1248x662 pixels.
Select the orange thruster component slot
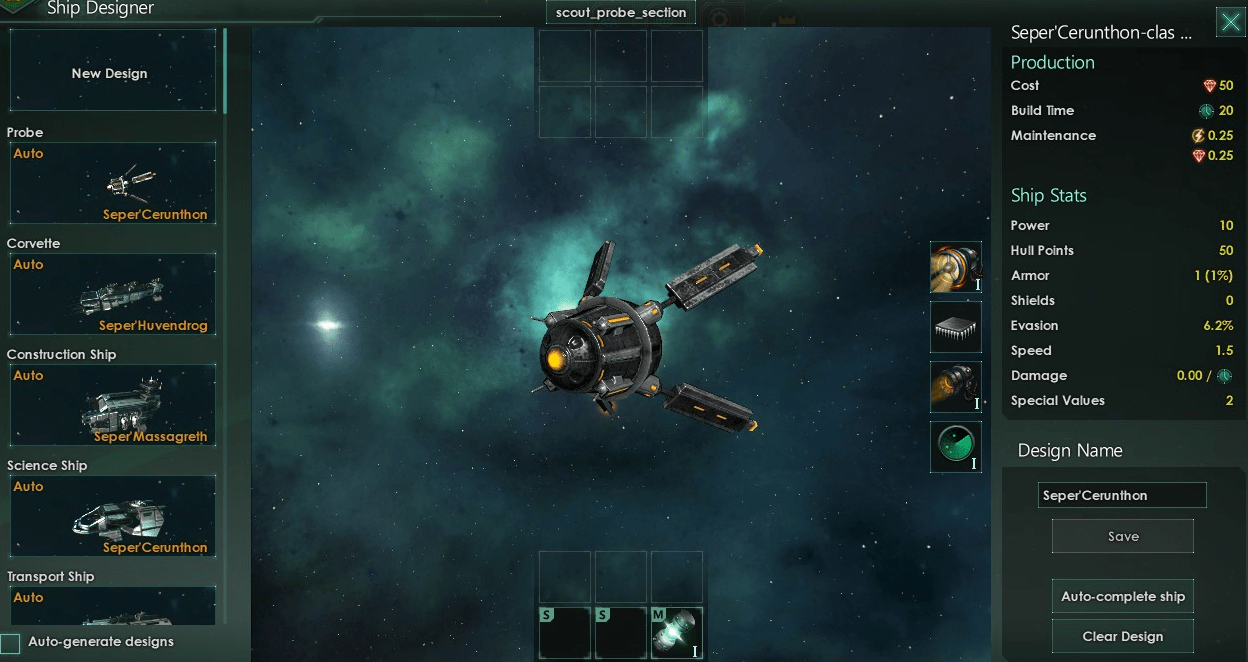coord(955,387)
